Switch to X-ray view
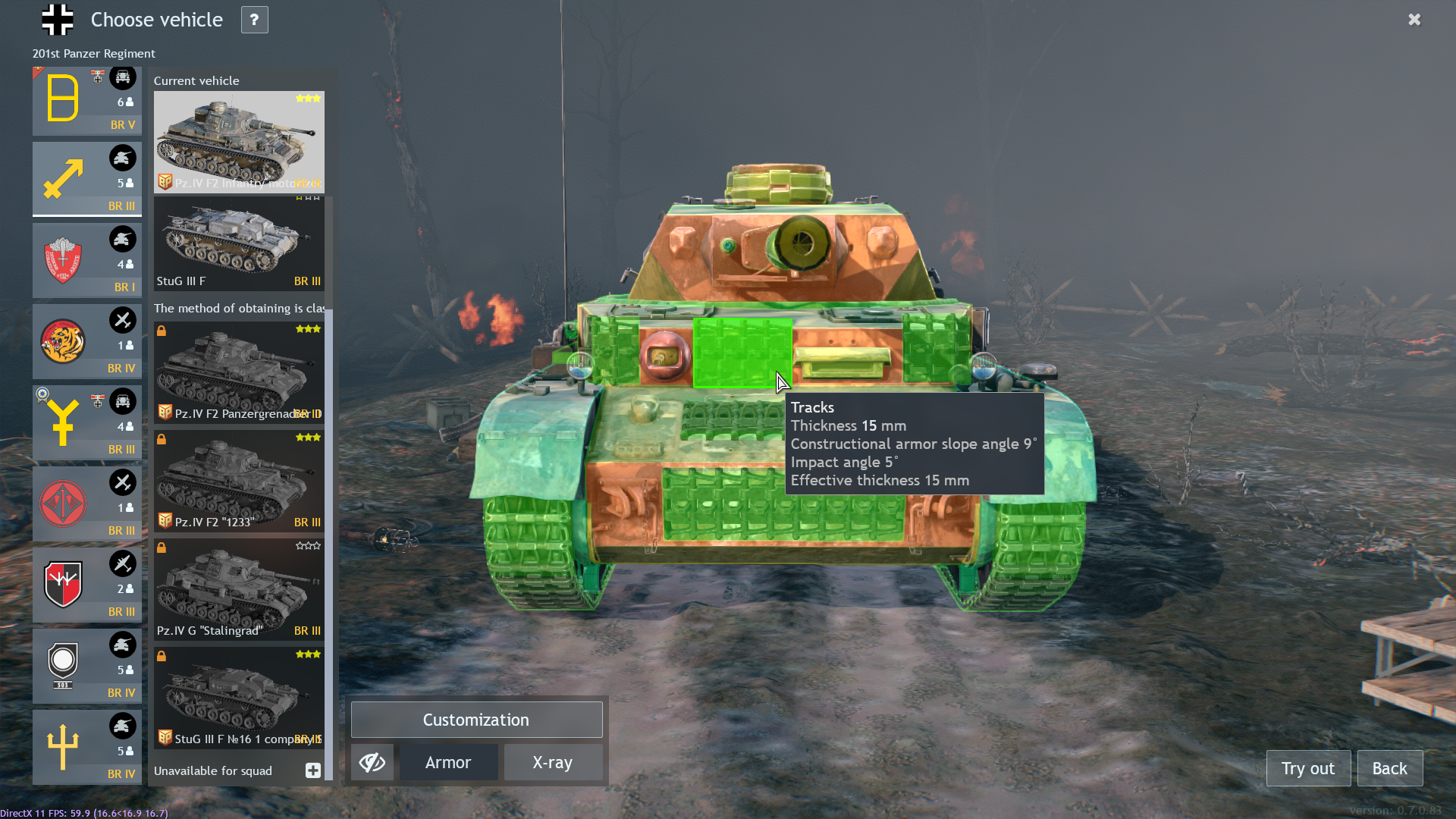This screenshot has width=1456, height=819. click(x=553, y=763)
